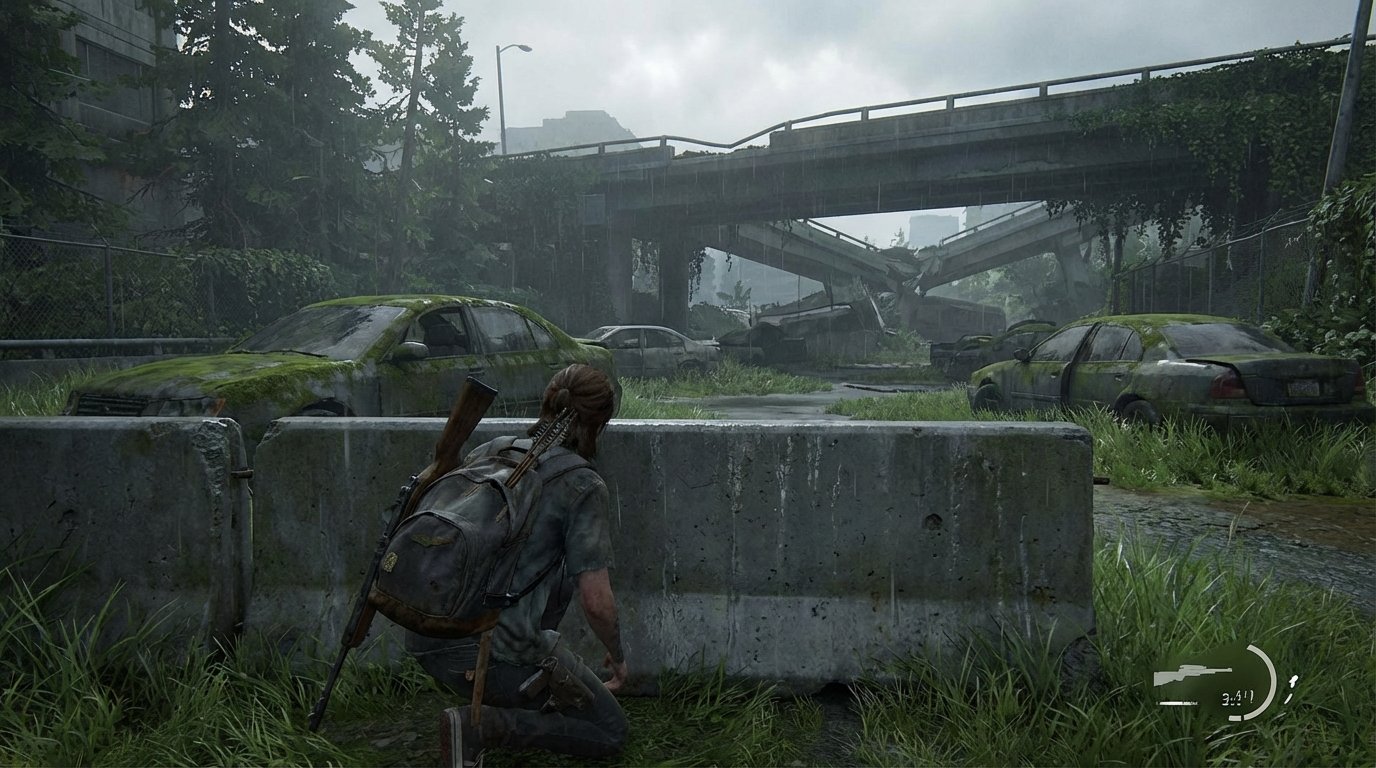Click the reserve ammo tick marks
The image size is (1376, 768).
click(x=1292, y=687)
